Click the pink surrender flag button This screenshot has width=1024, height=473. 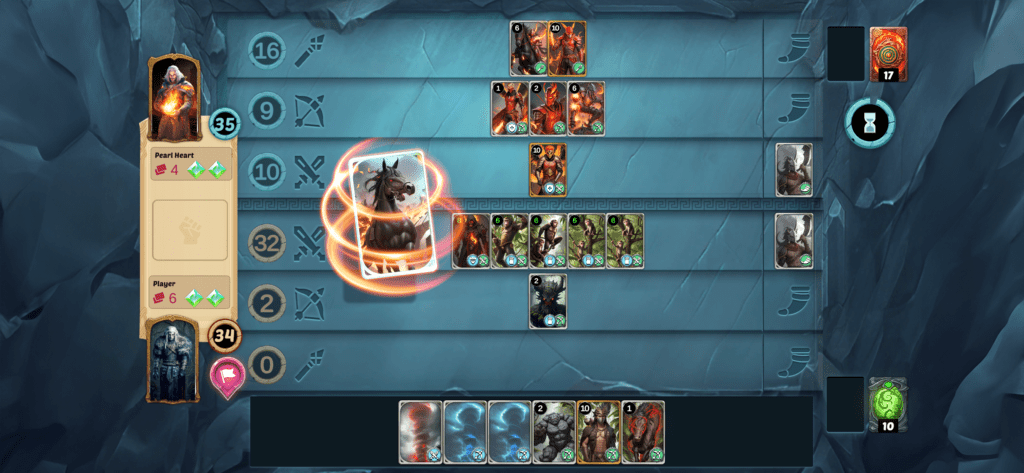point(227,377)
